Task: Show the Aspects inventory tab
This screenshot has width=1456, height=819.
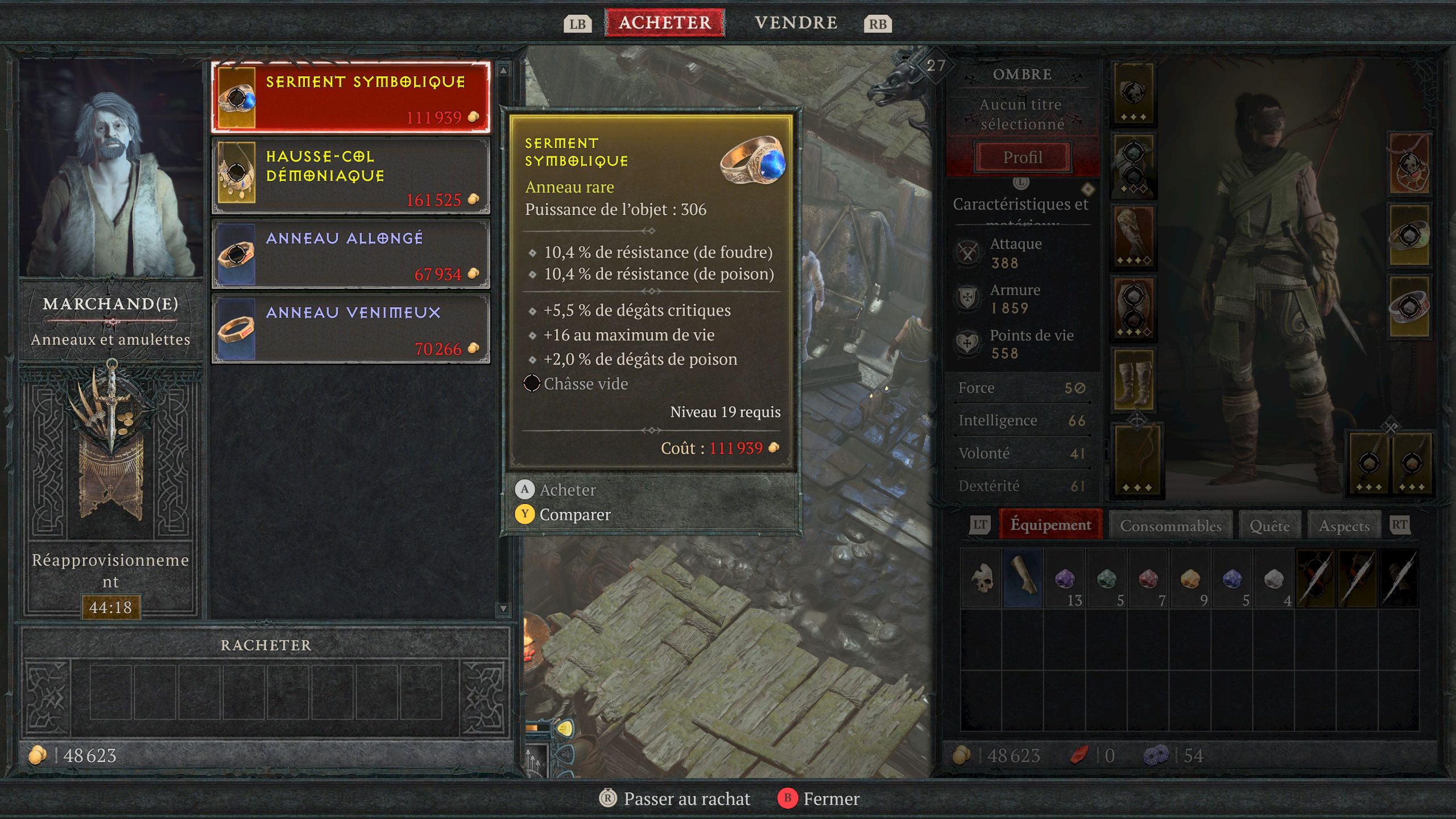Action: click(1344, 526)
